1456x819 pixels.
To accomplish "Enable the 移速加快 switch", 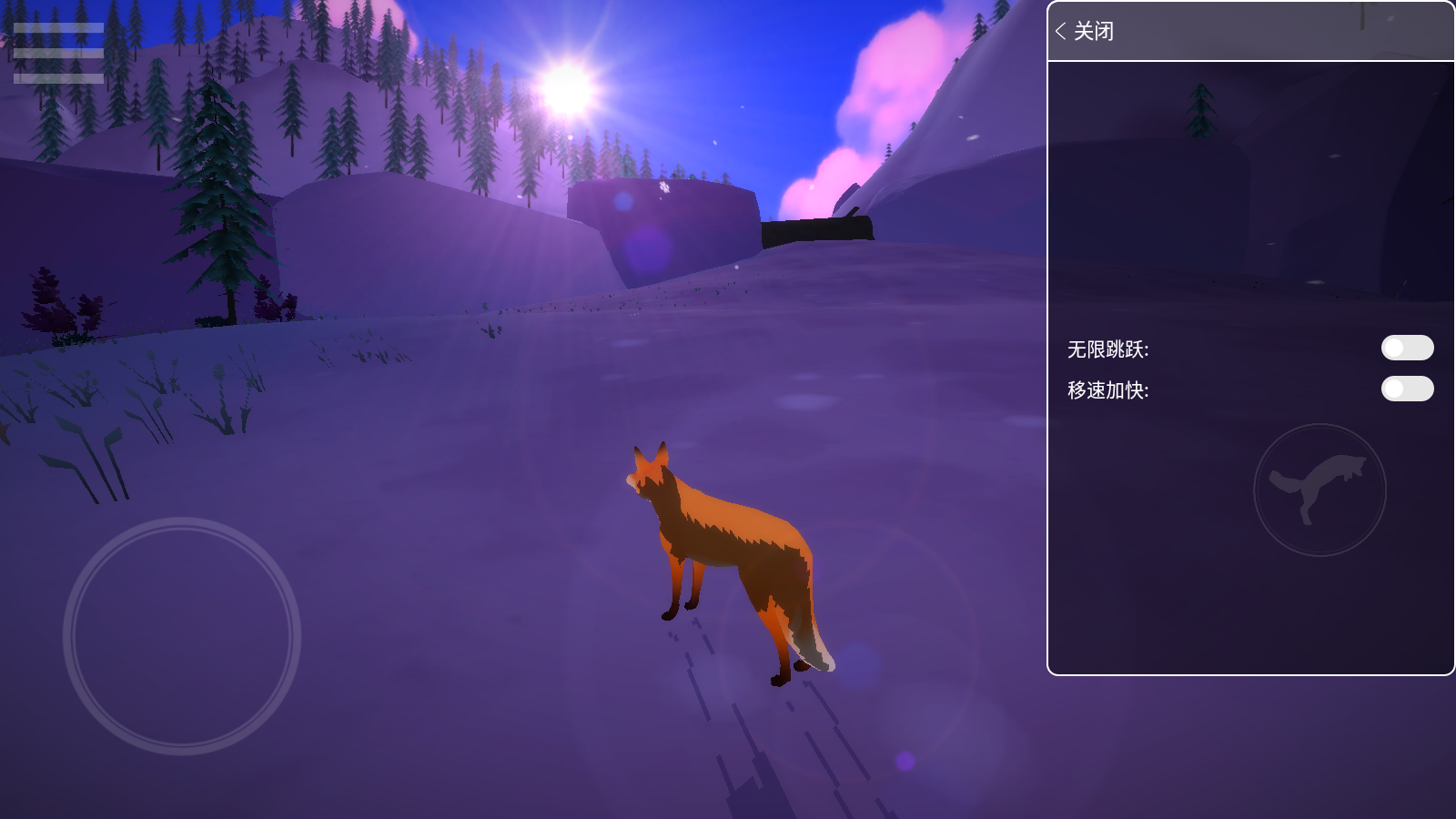I will [x=1407, y=389].
